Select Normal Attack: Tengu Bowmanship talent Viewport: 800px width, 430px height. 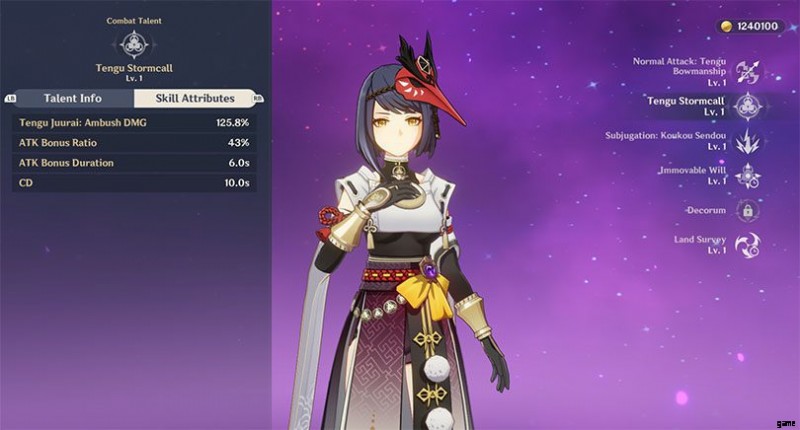click(x=746, y=69)
